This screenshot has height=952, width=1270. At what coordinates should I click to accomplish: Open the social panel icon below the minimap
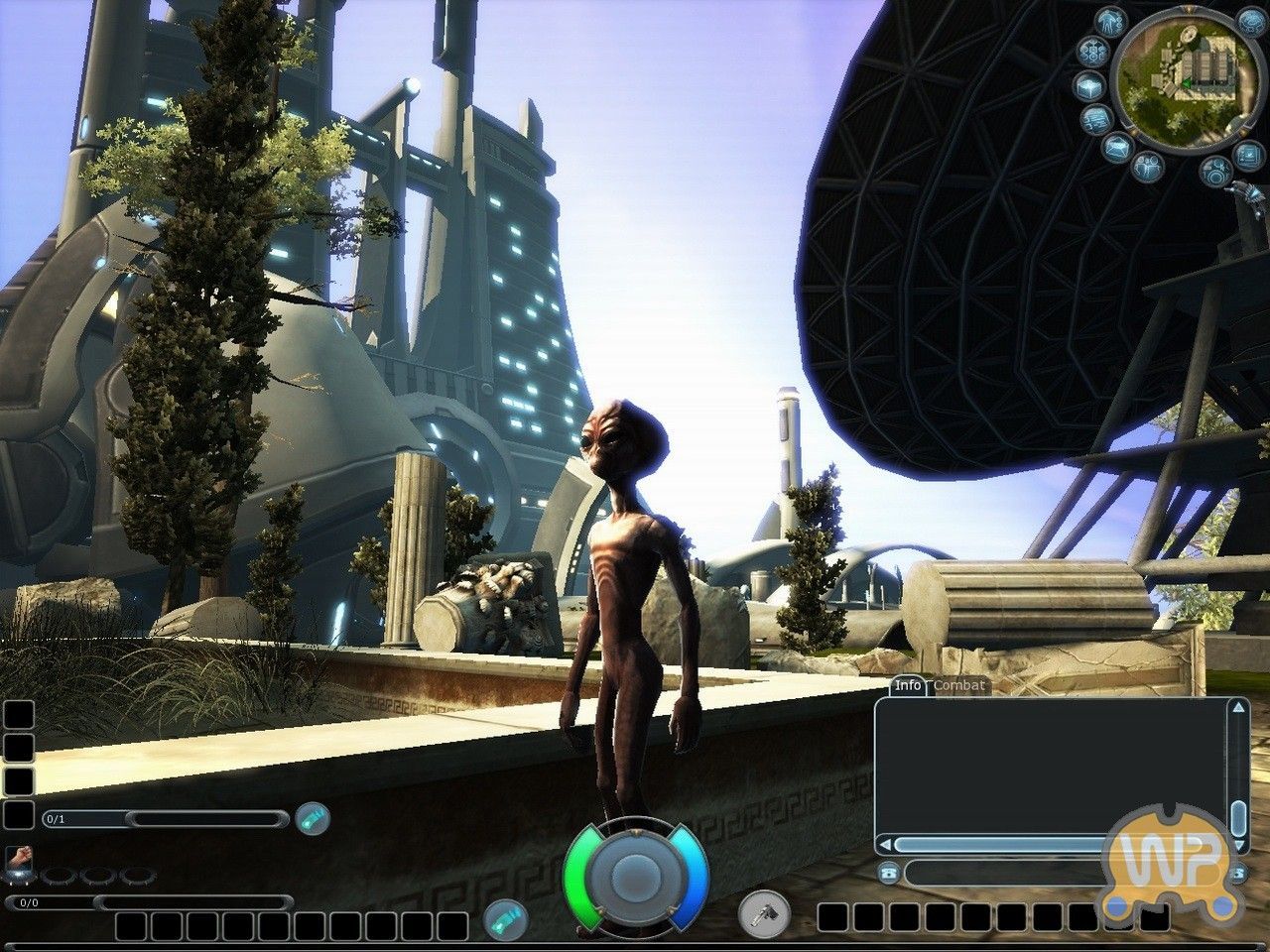(x=1148, y=166)
